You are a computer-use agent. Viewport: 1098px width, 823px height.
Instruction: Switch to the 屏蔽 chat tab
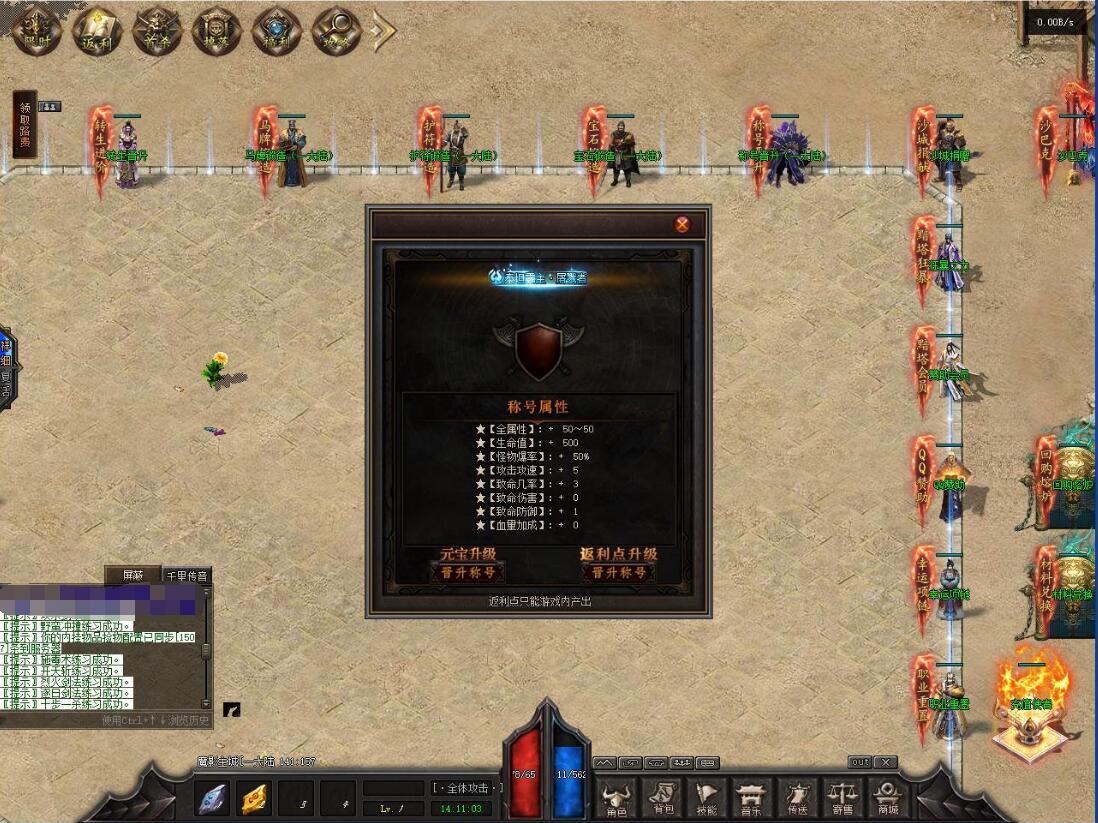[x=133, y=575]
